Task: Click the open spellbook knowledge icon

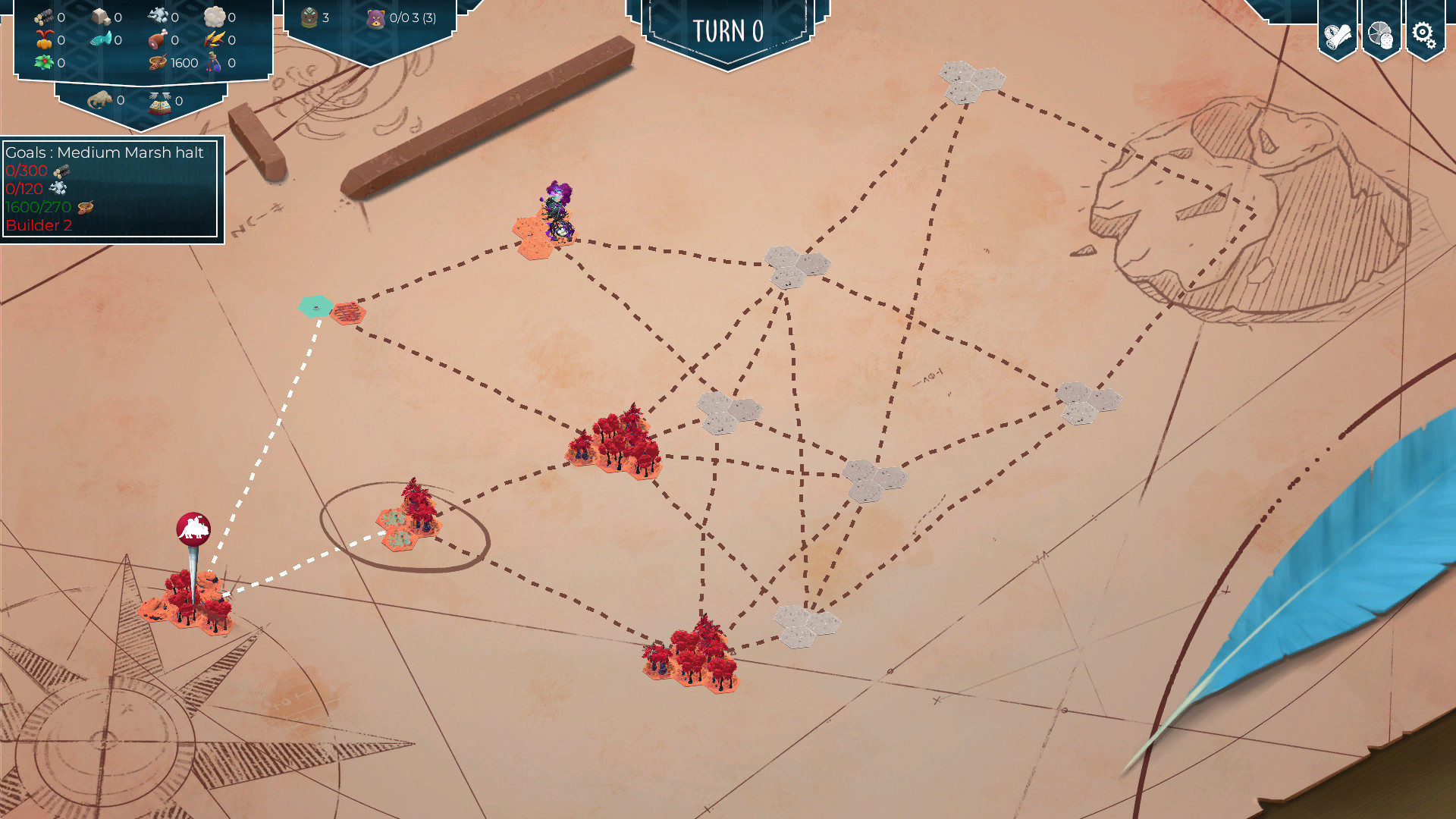Action: pyautogui.click(x=160, y=102)
